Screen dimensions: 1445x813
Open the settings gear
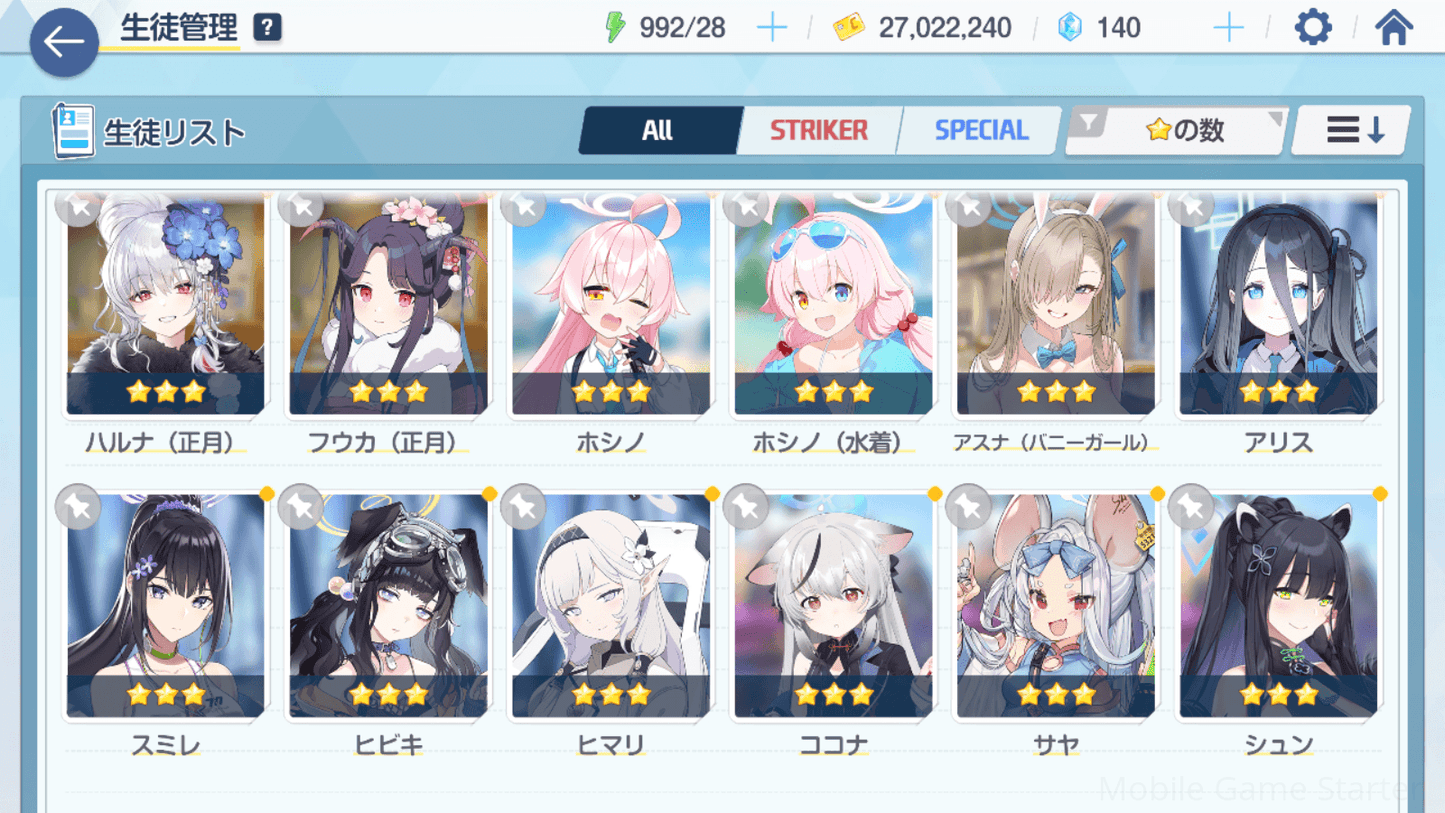1313,28
